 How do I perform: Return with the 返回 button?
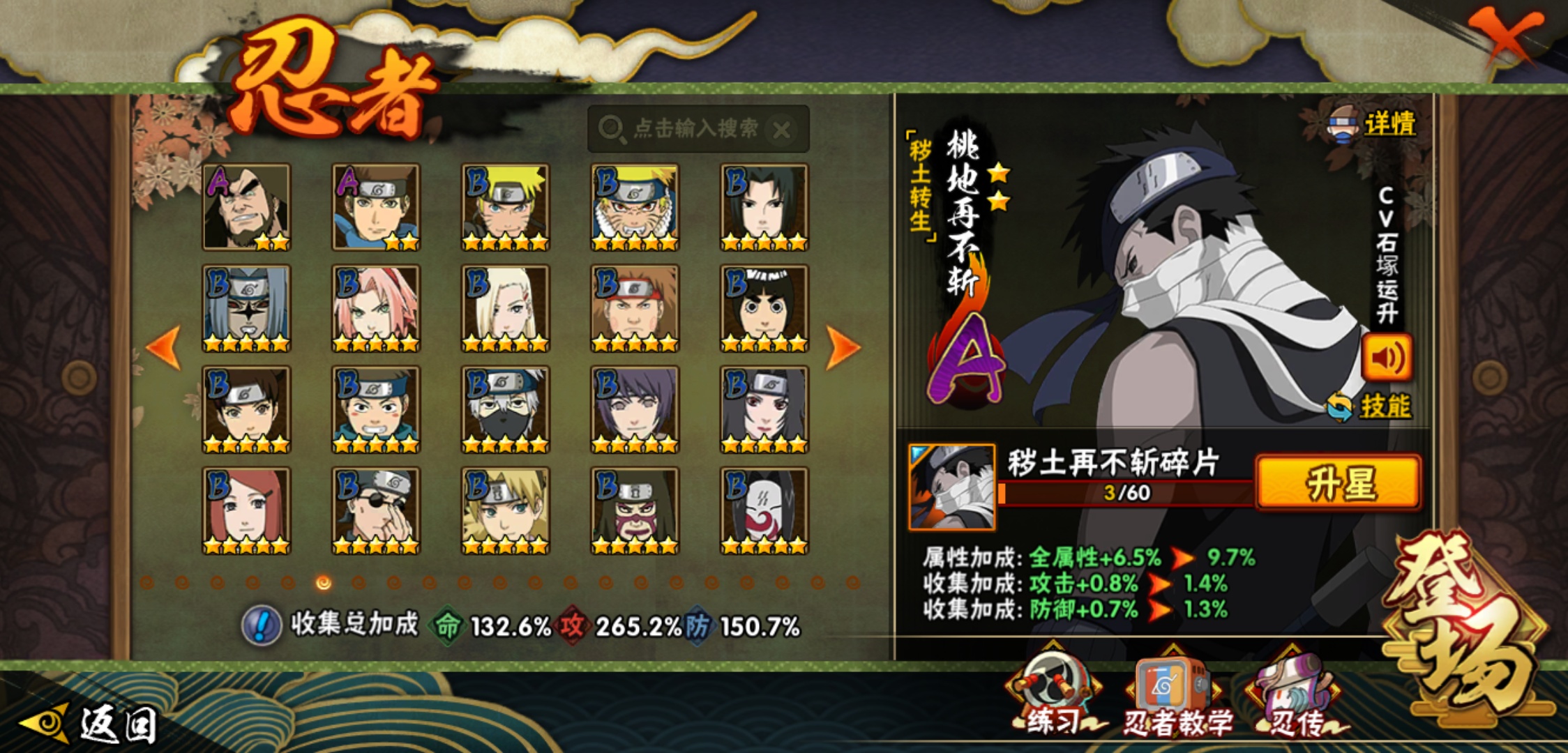tap(91, 724)
